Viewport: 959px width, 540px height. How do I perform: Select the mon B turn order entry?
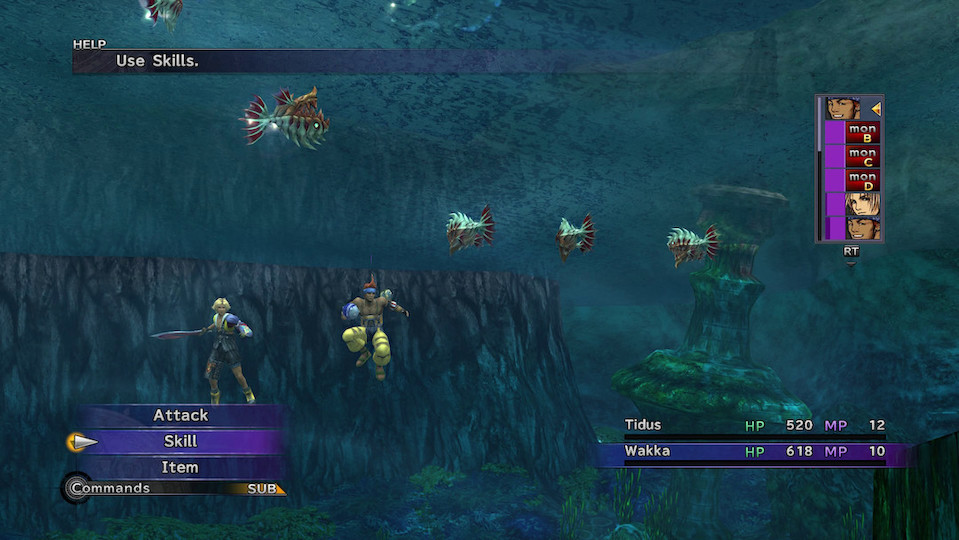coord(862,133)
